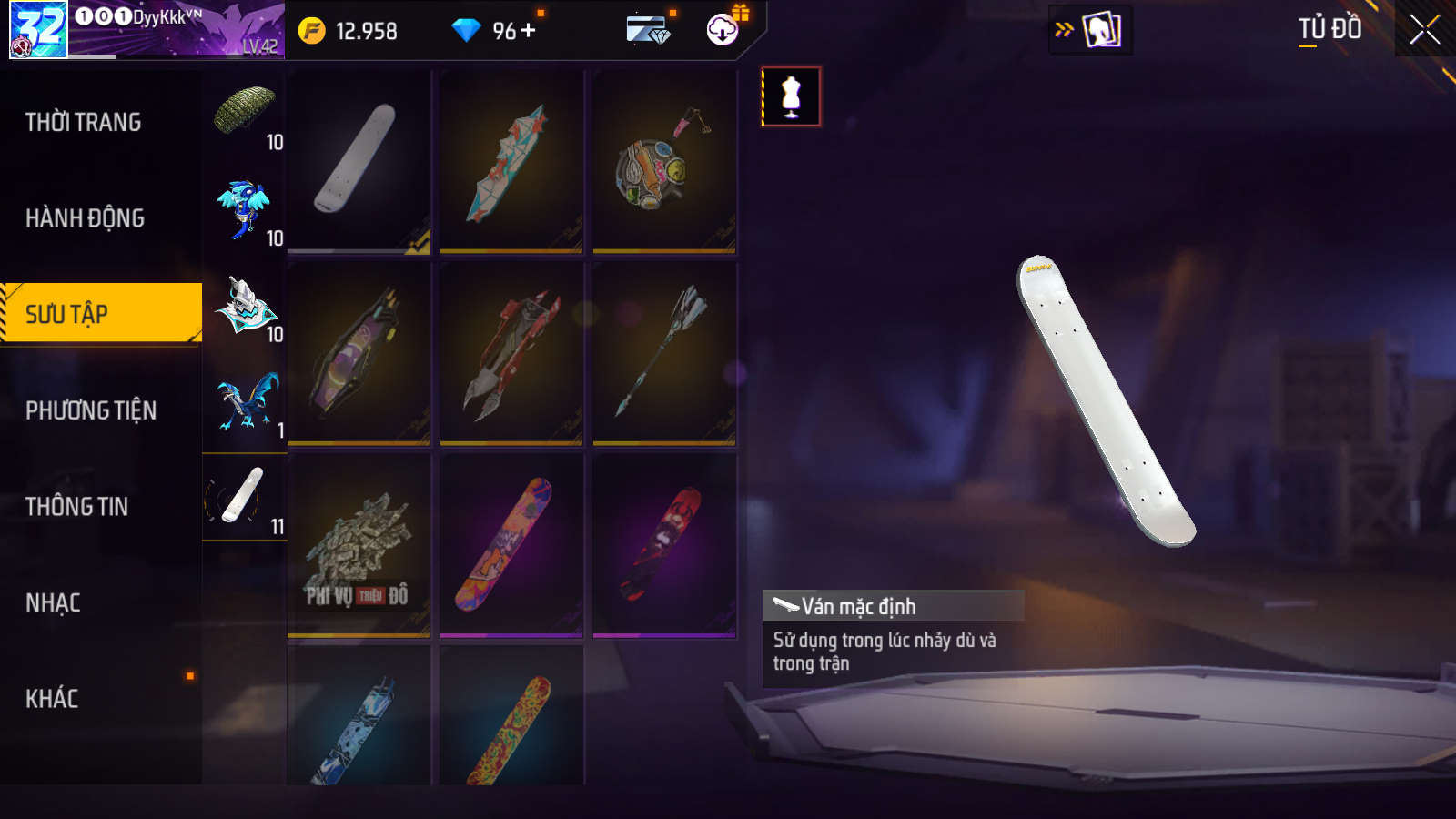Close the Tủ Đồ wardrobe screen
This screenshot has height=819, width=1456.
click(x=1424, y=30)
